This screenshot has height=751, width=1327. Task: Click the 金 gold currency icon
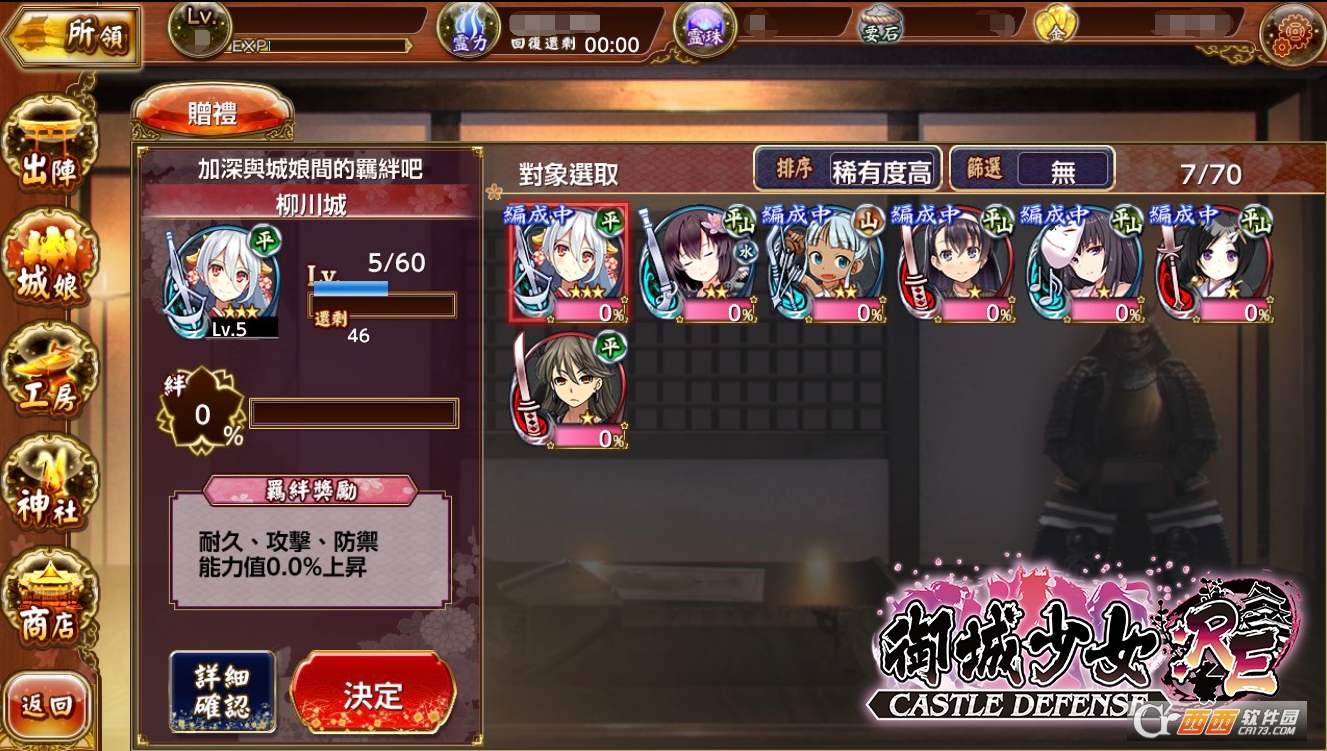click(1054, 22)
